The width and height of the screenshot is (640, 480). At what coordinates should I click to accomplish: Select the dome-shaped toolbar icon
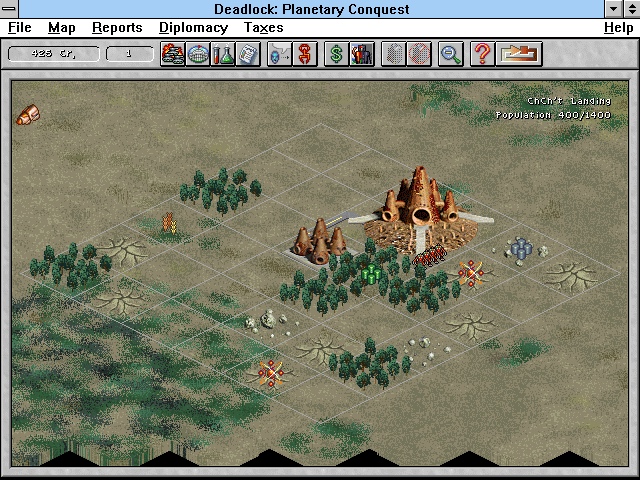click(x=197, y=53)
